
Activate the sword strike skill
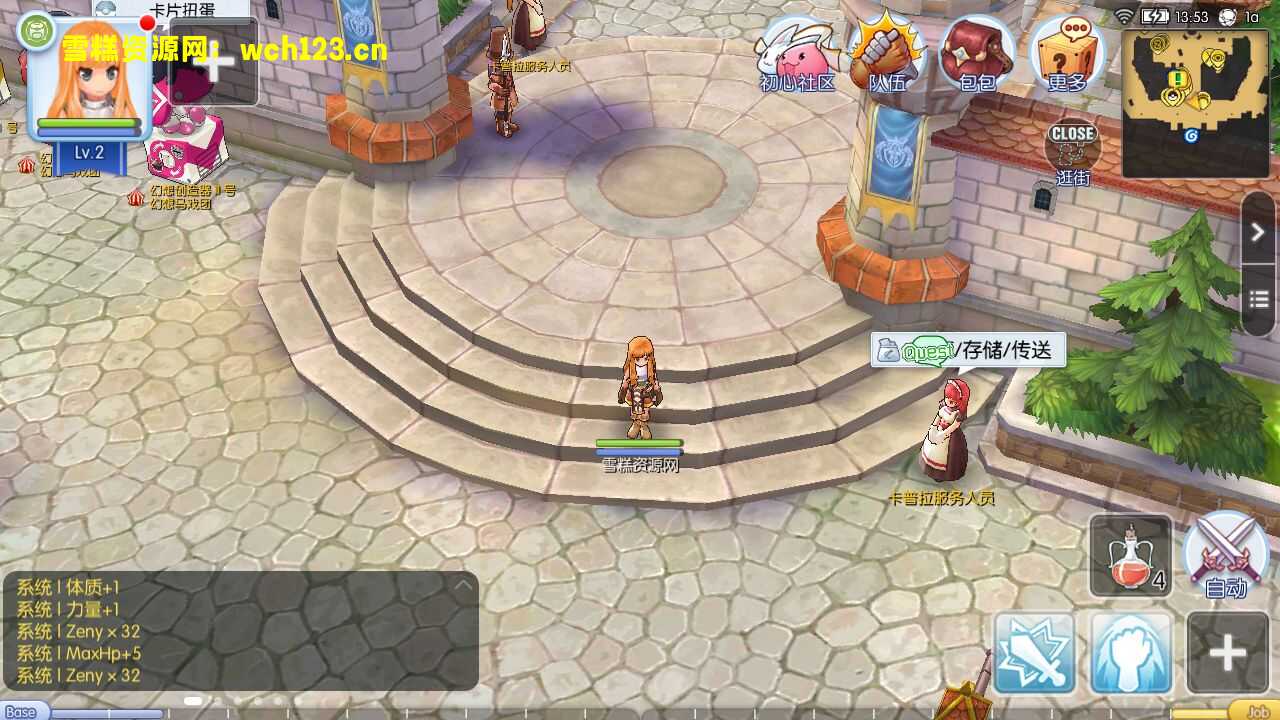[x=1034, y=653]
